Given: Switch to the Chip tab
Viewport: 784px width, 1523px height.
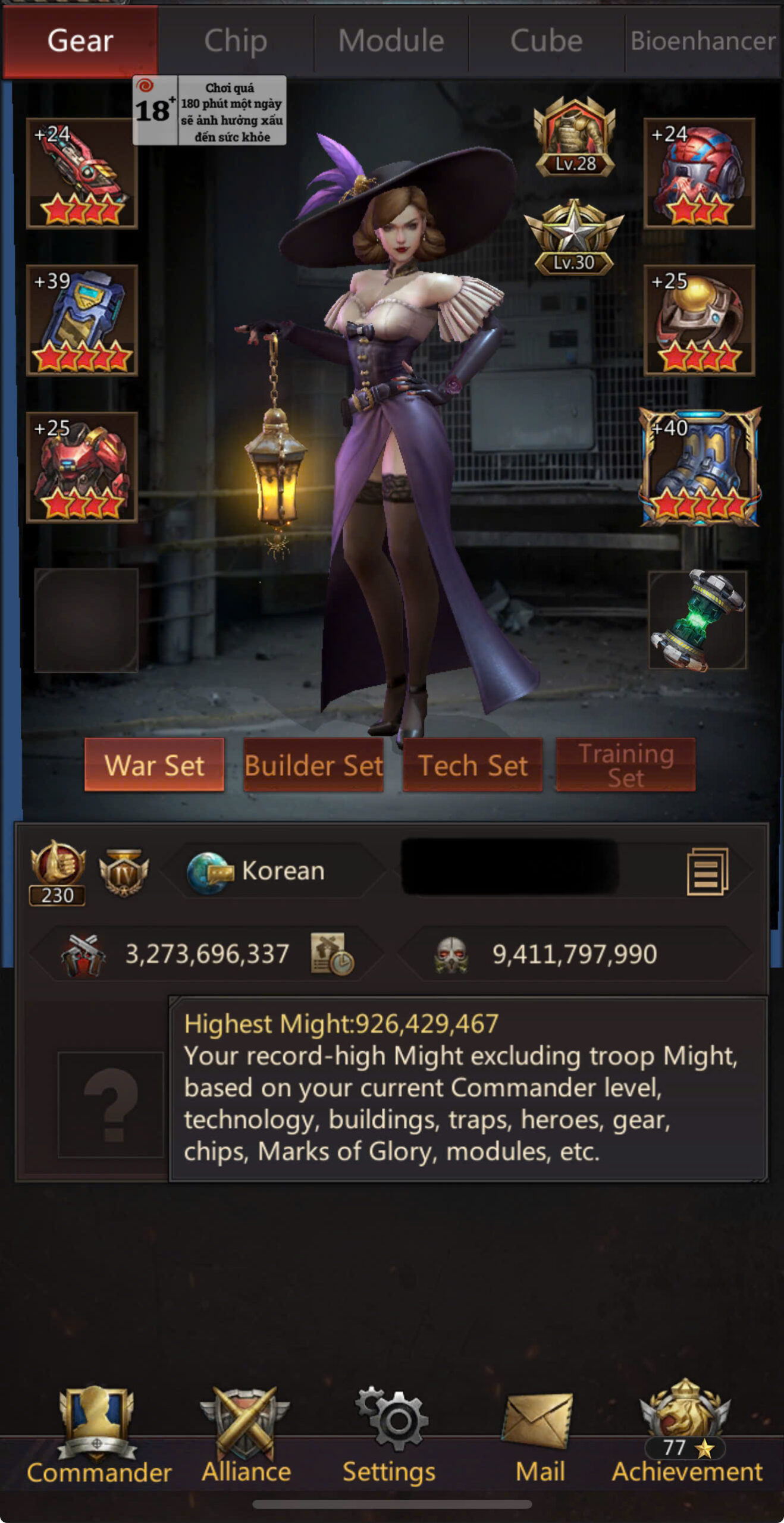Looking at the screenshot, I should tap(236, 41).
